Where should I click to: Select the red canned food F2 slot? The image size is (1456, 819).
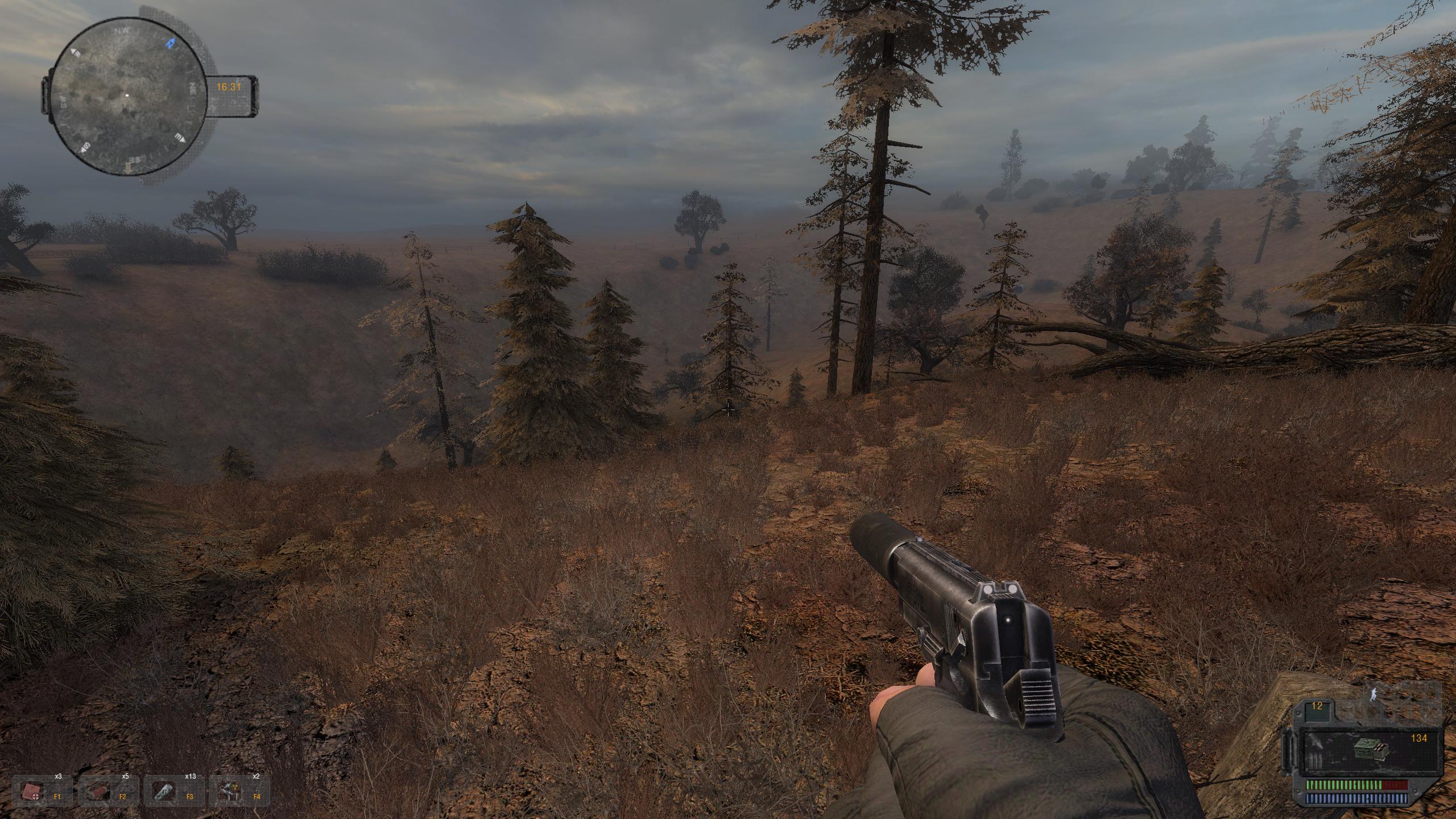[x=101, y=791]
